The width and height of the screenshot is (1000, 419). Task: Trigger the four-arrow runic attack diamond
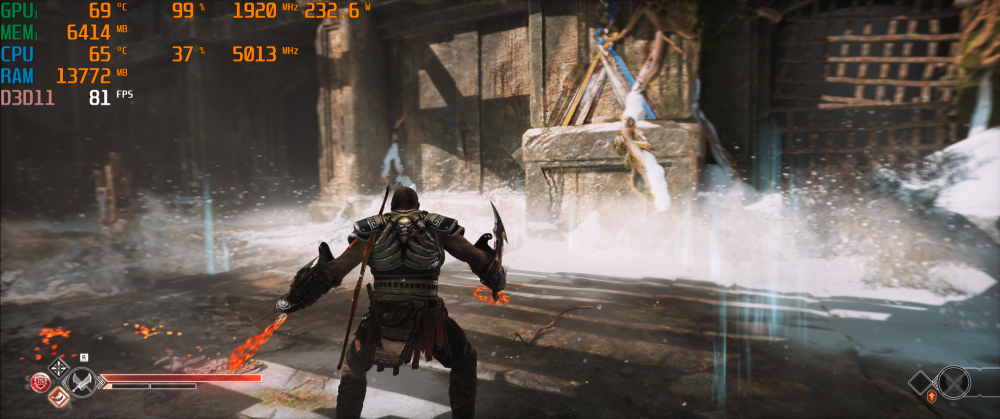(59, 367)
